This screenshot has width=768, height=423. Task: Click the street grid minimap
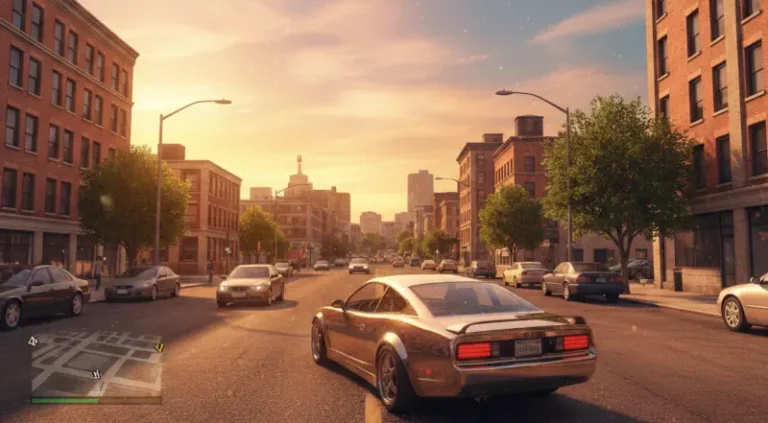point(96,364)
